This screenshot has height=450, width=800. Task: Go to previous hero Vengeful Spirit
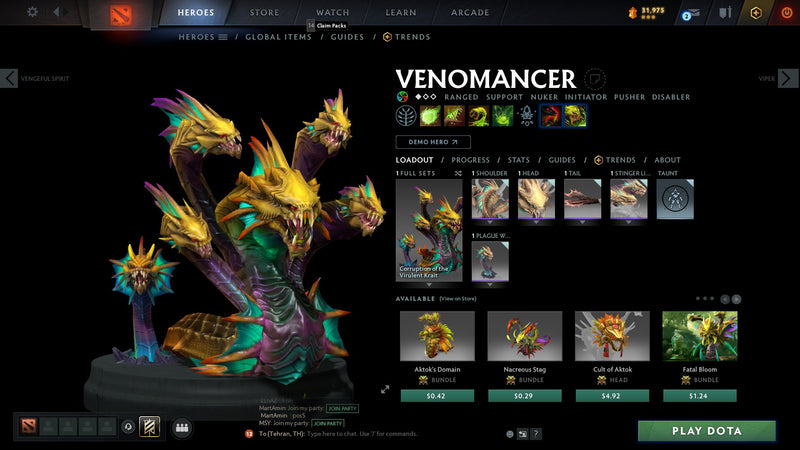point(10,78)
